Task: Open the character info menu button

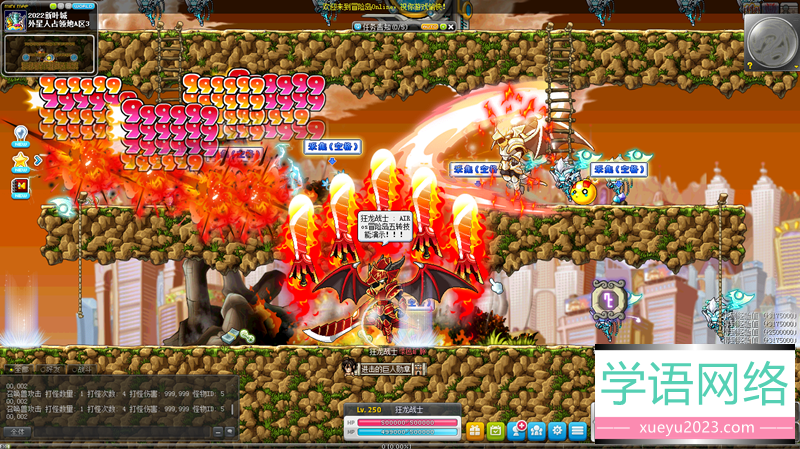Action: [517, 430]
